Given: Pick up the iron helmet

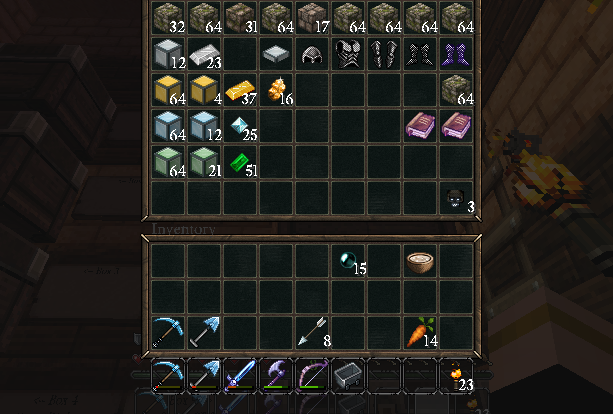Looking at the screenshot, I should pyautogui.click(x=312, y=55).
